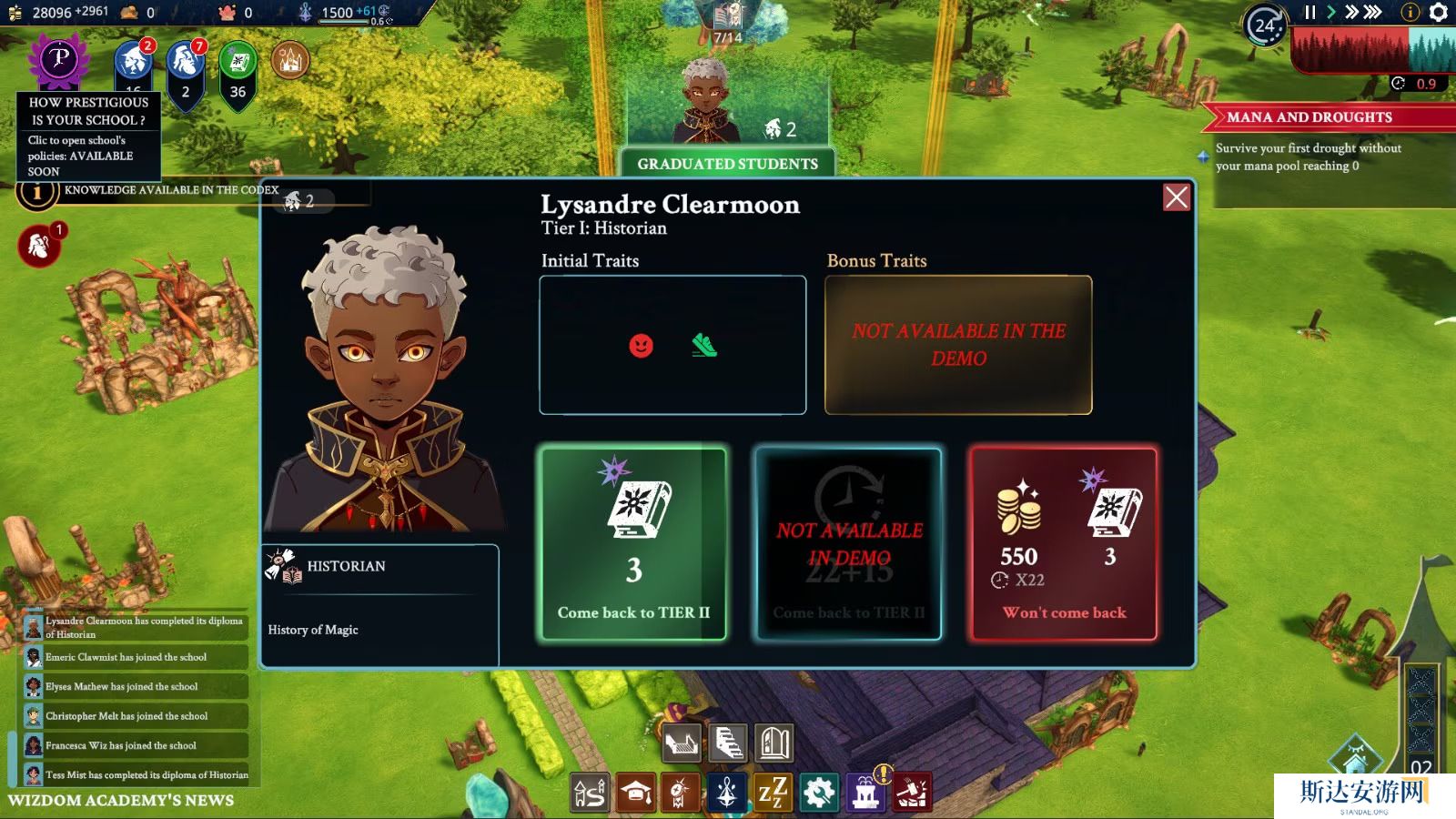
Task: Open the gear and wrench build menu
Action: [818, 794]
